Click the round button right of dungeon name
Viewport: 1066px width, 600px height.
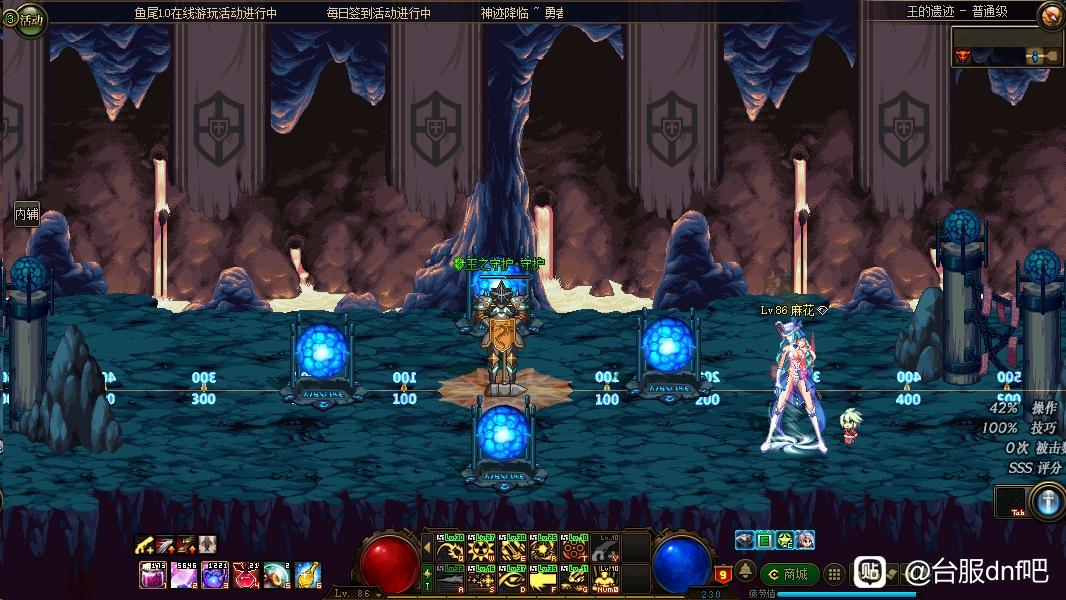tap(1051, 14)
